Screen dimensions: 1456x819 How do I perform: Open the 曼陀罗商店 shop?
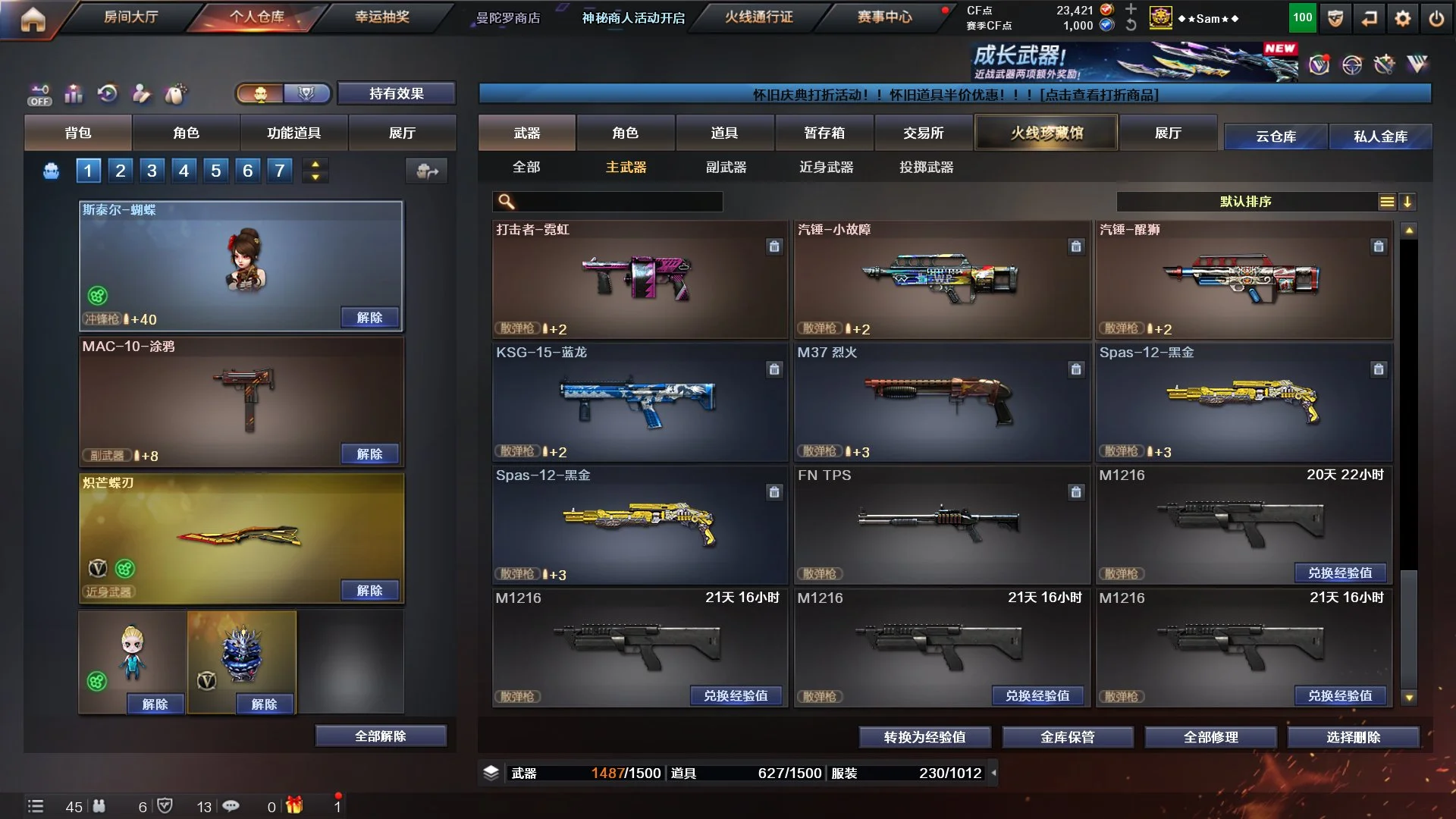508,17
